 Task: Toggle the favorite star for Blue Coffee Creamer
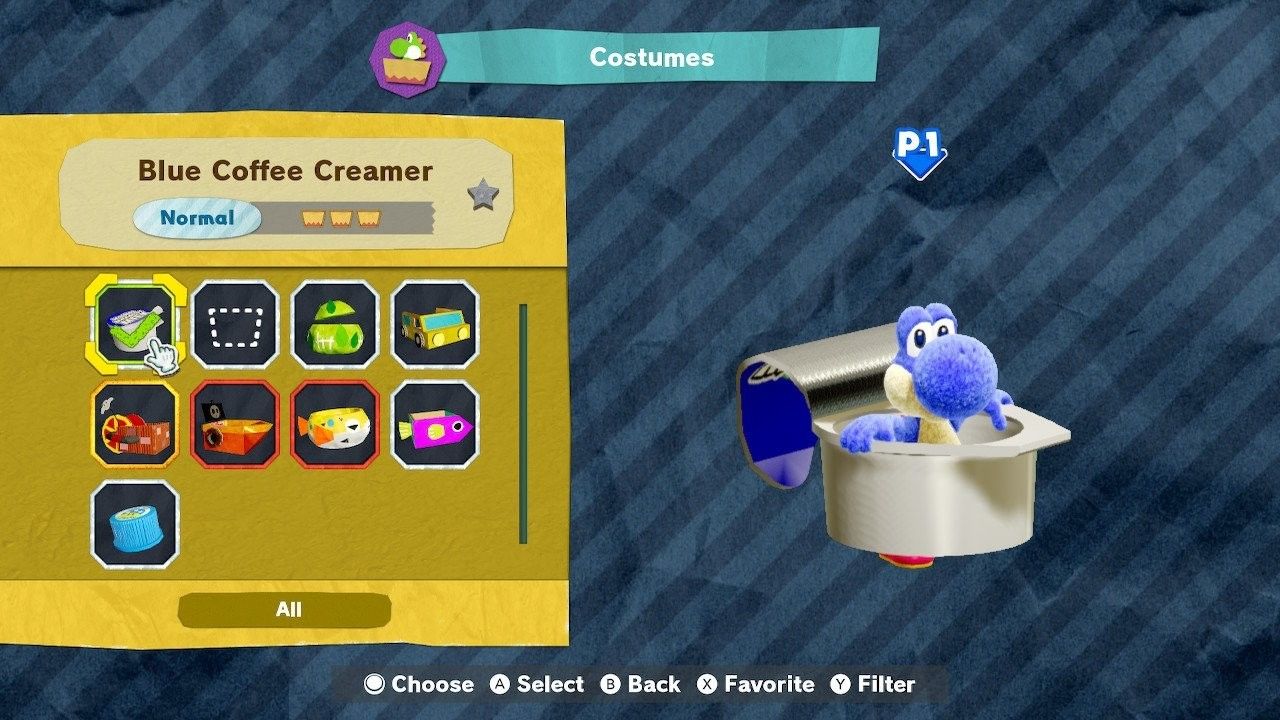tap(483, 195)
